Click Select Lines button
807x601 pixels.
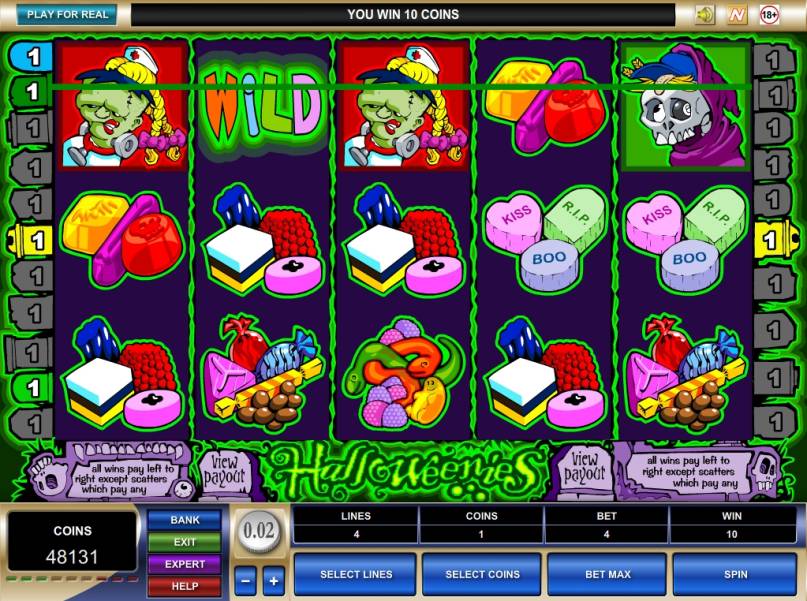point(355,575)
